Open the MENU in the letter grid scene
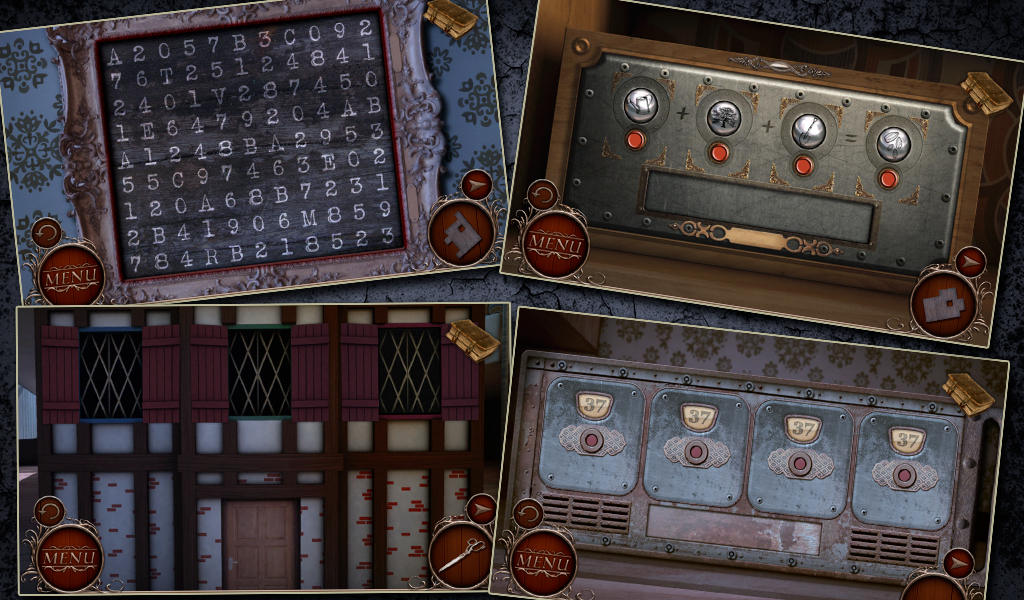The image size is (1024, 600). point(70,273)
